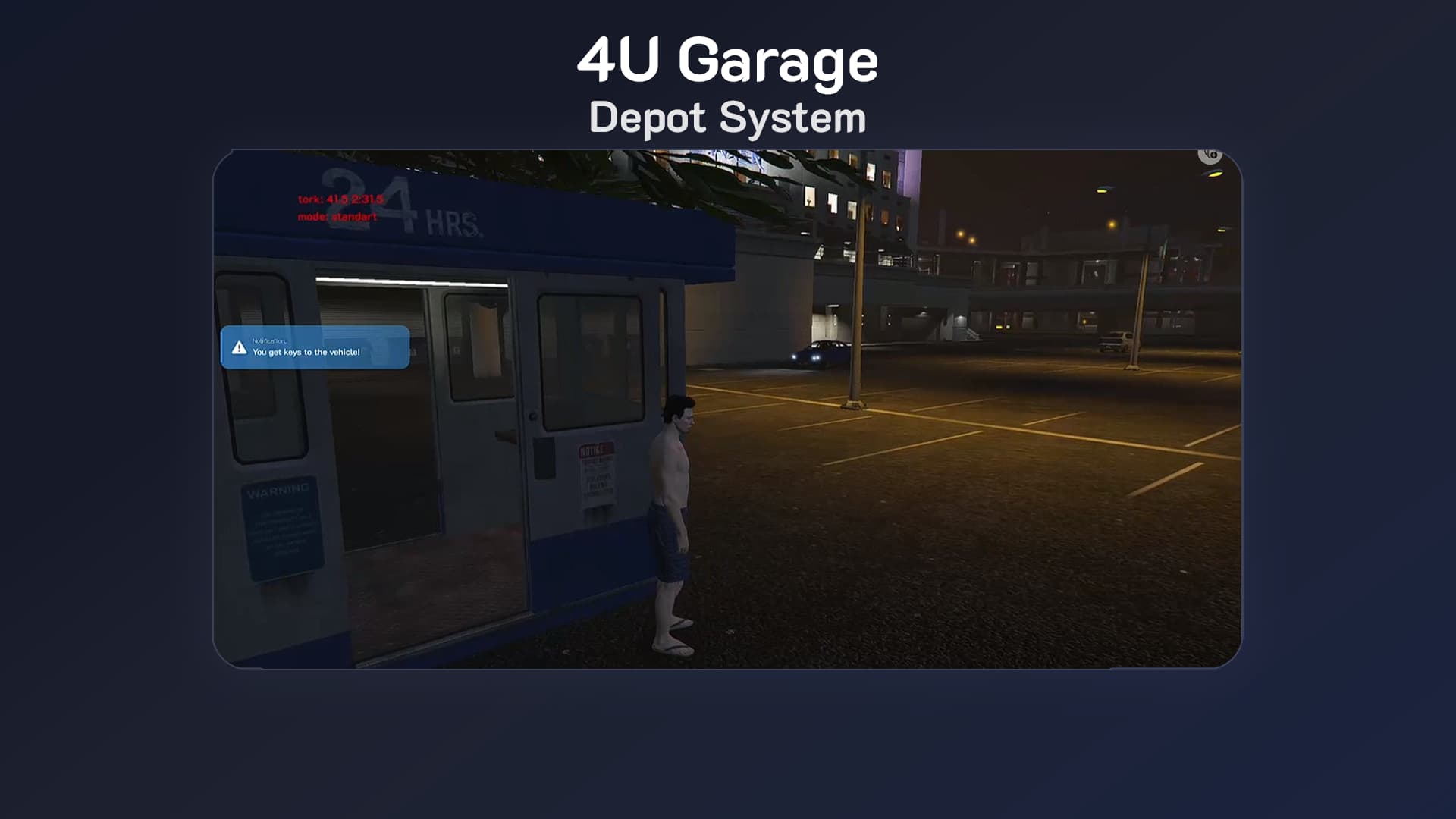The image size is (1456, 819).
Task: Open the '4U Garage' title header
Action: pyautogui.click(x=728, y=61)
